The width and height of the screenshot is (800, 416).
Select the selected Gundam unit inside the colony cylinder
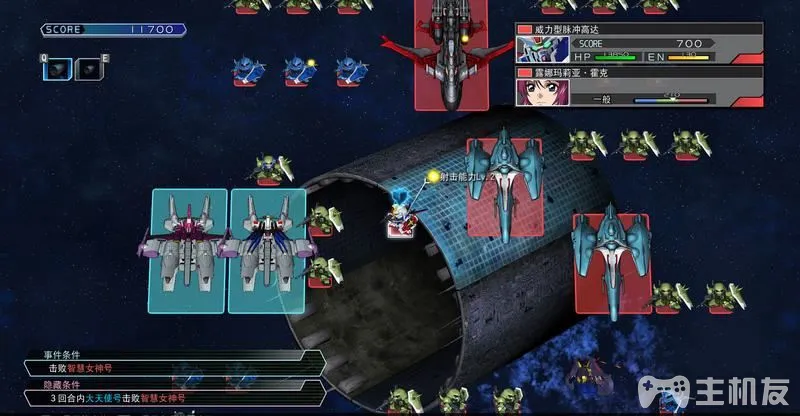pos(402,219)
